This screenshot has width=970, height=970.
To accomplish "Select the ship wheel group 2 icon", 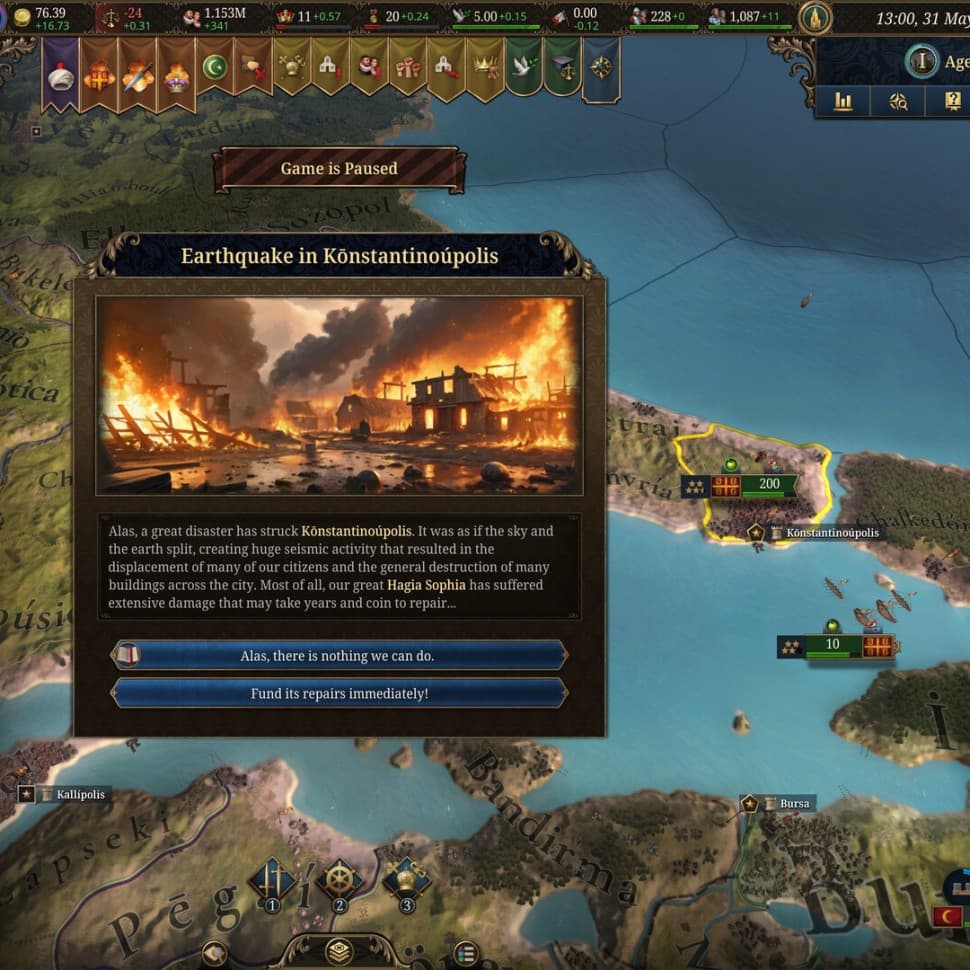I will [339, 881].
